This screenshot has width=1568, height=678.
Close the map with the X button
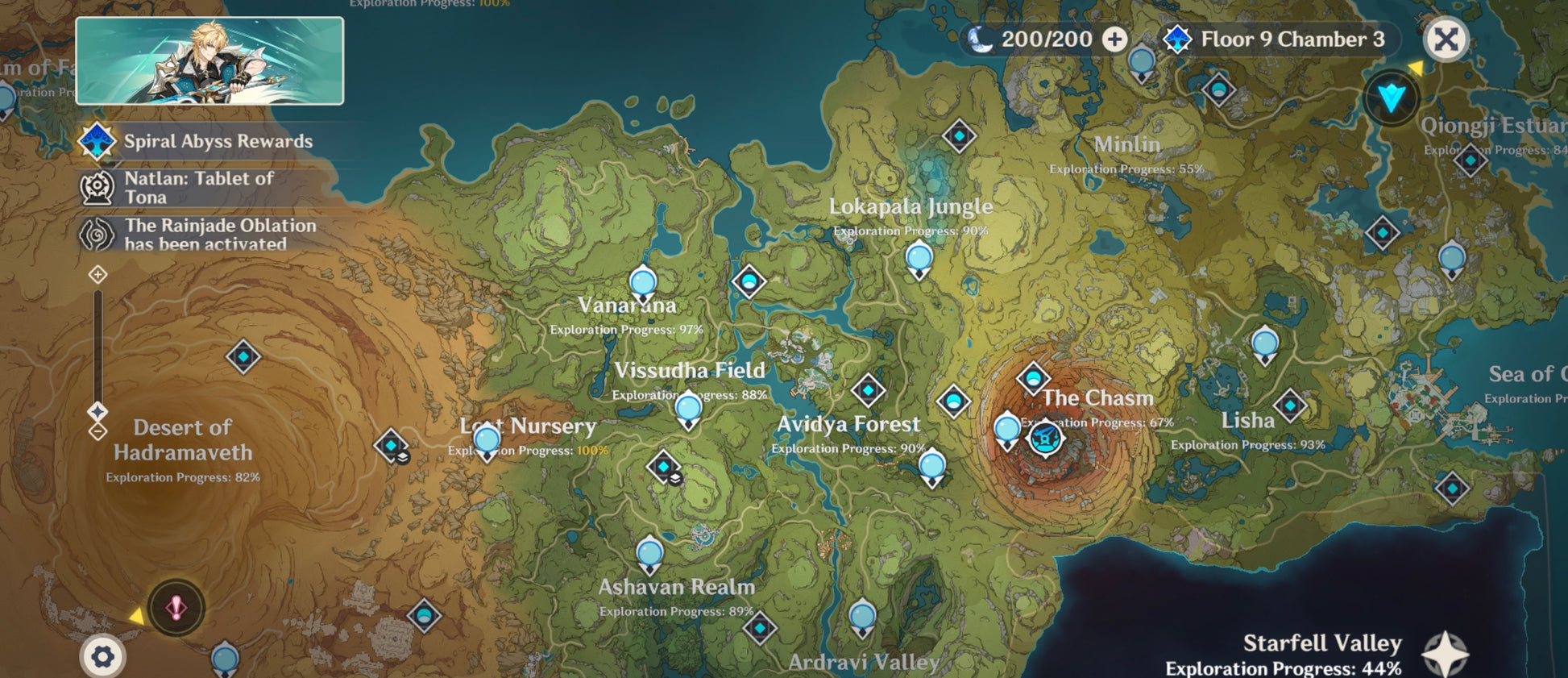coord(1446,40)
